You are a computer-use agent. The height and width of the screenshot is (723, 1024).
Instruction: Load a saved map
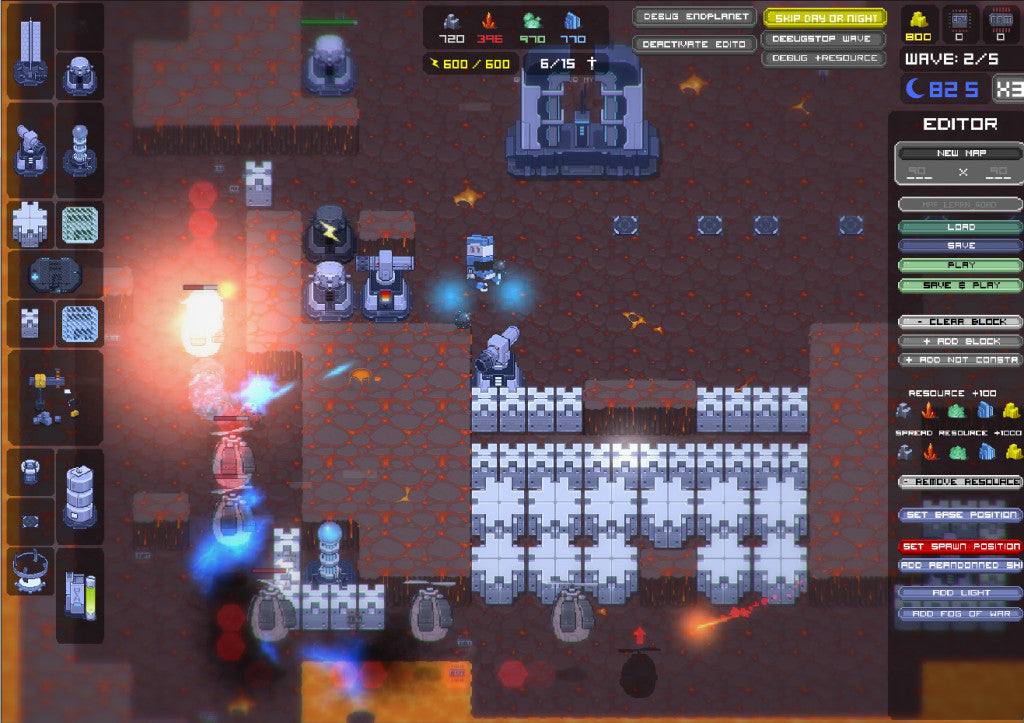click(x=959, y=227)
